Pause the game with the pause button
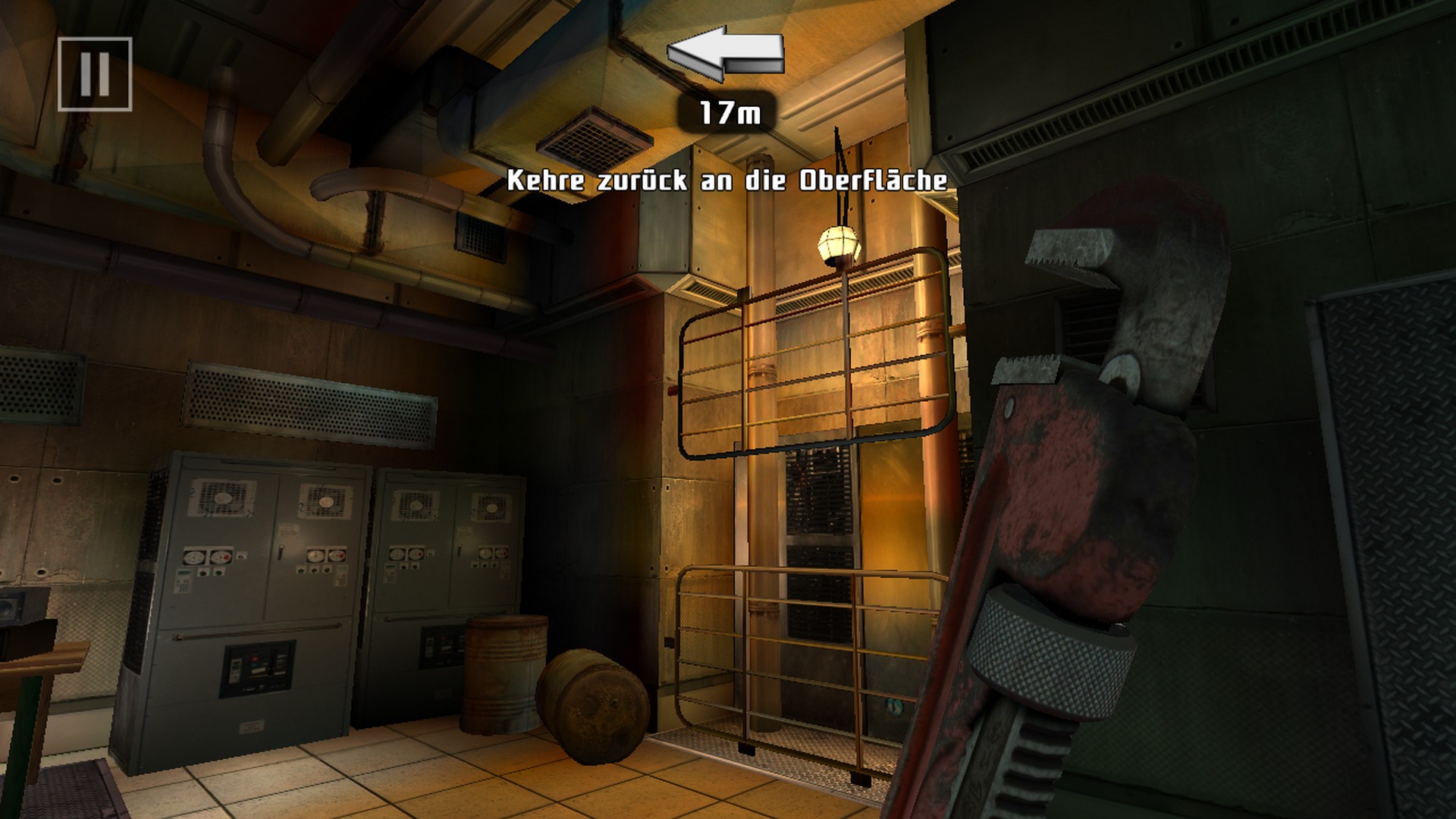 pos(95,74)
